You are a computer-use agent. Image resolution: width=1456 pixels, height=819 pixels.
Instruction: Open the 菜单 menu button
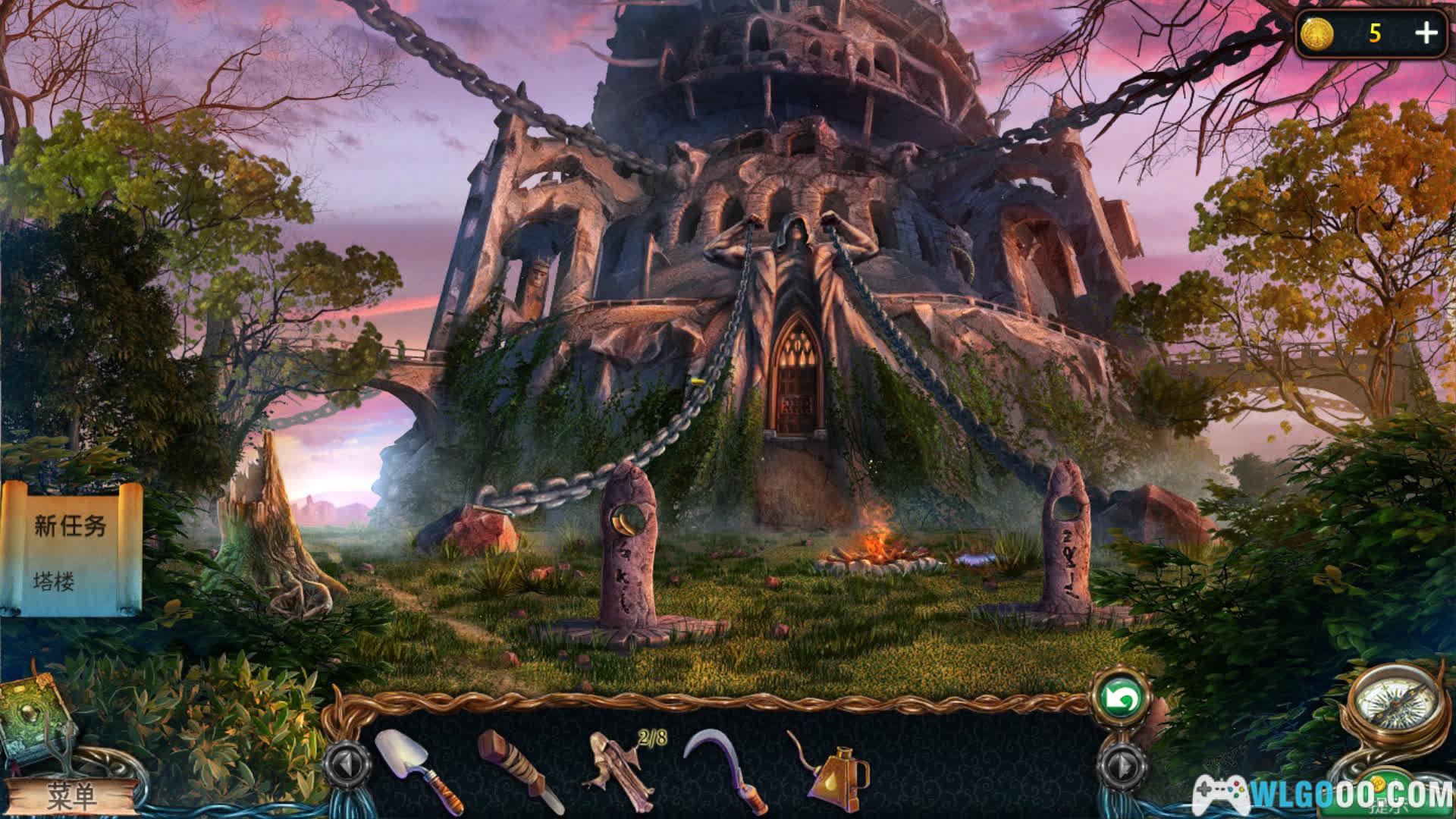click(72, 795)
